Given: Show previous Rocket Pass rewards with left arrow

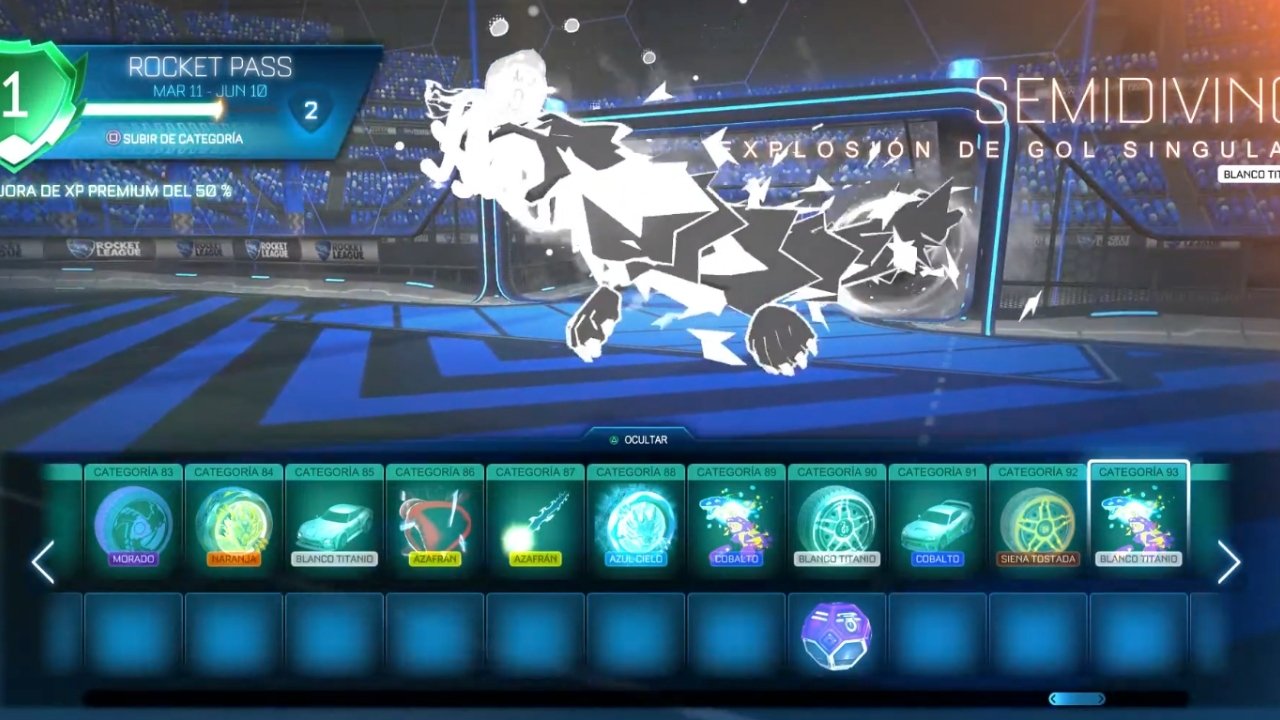Looking at the screenshot, I should (x=42, y=563).
